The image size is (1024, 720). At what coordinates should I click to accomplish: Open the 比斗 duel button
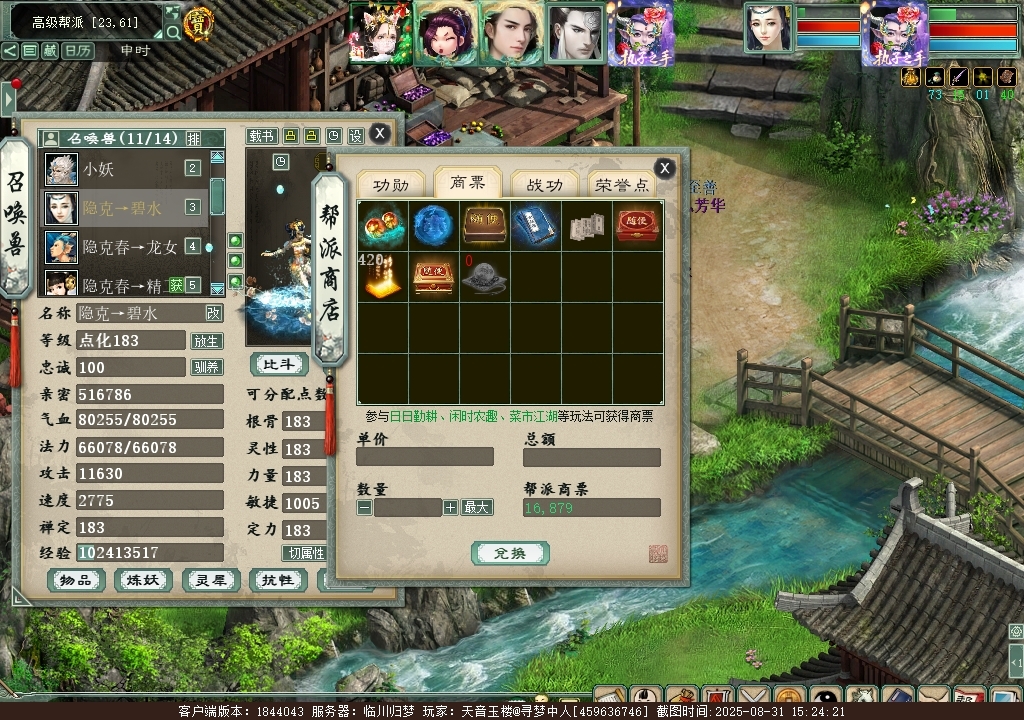[x=279, y=365]
